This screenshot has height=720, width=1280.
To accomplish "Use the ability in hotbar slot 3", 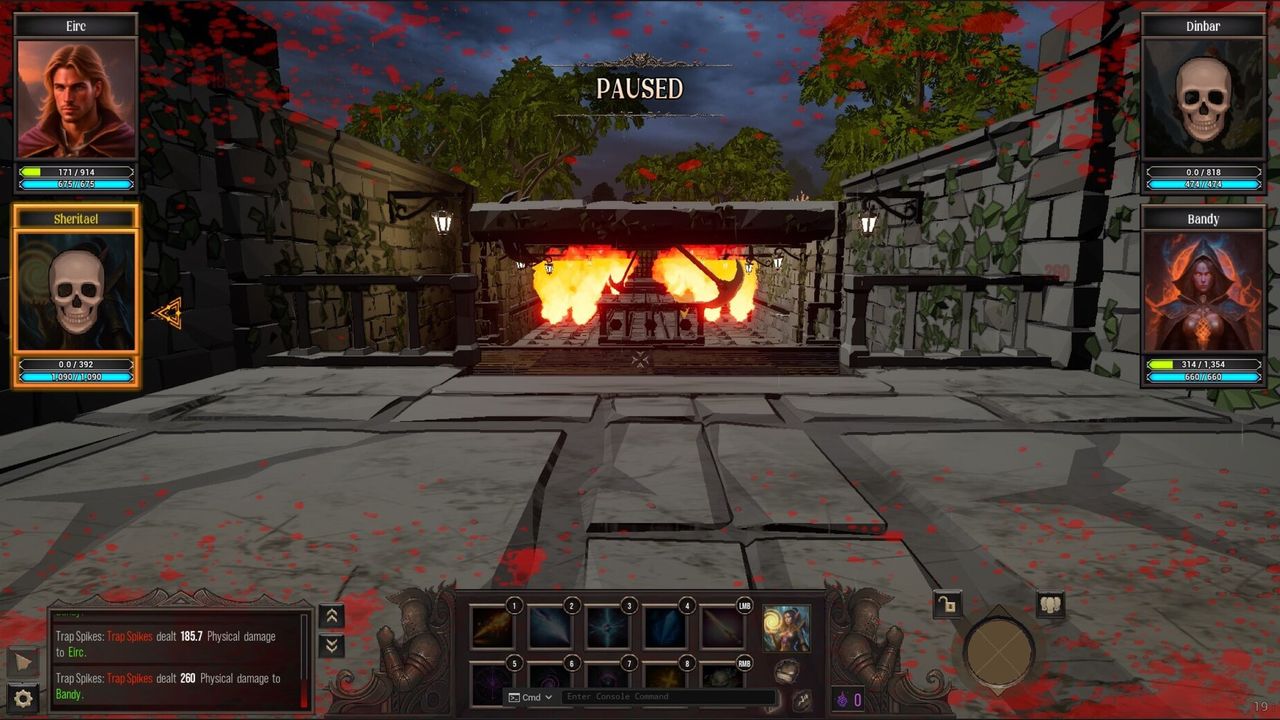I will point(607,628).
